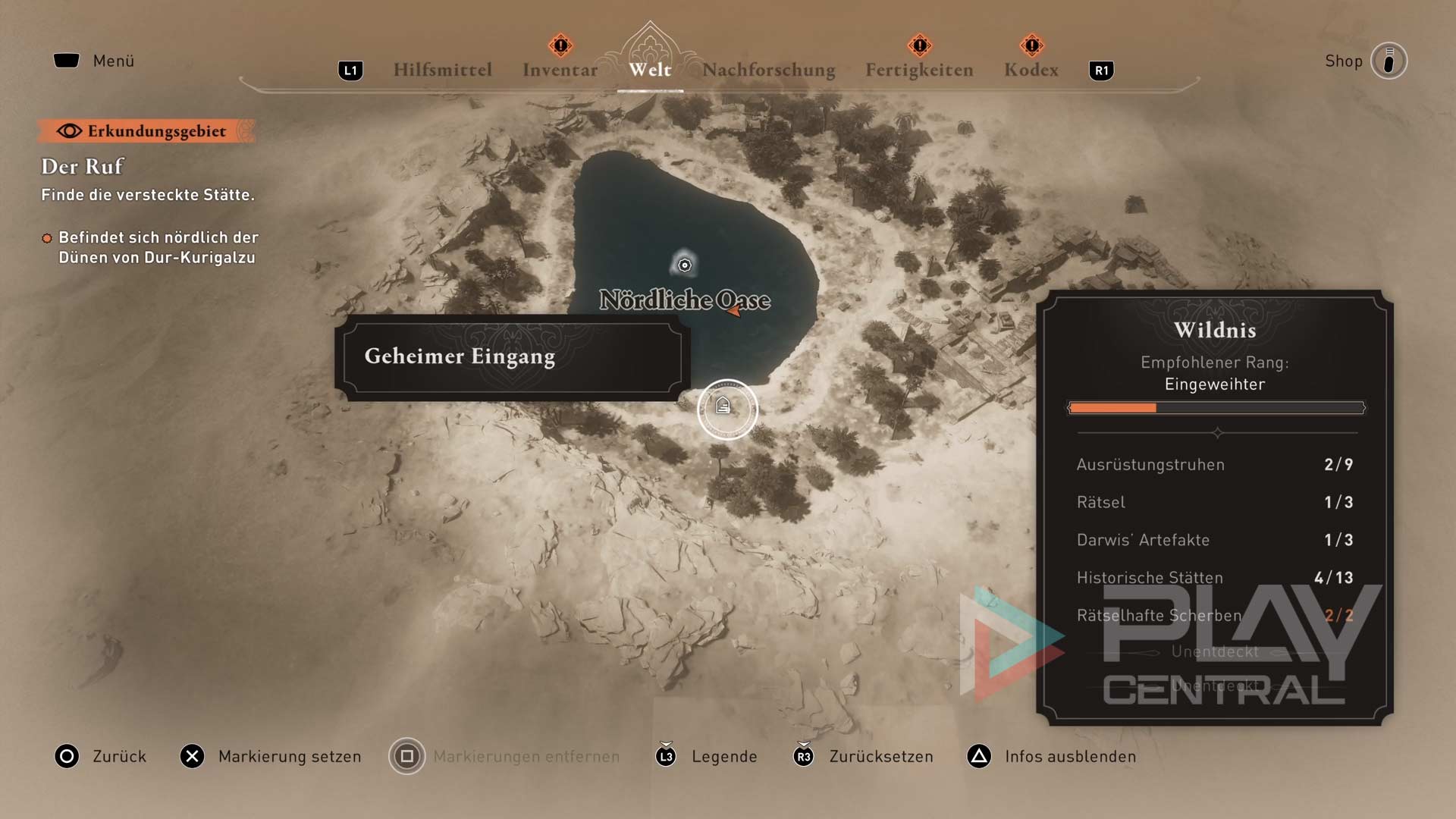Viewport: 1456px width, 819px height.
Task: Click Zurücksetzen to reset the map
Action: [863, 756]
